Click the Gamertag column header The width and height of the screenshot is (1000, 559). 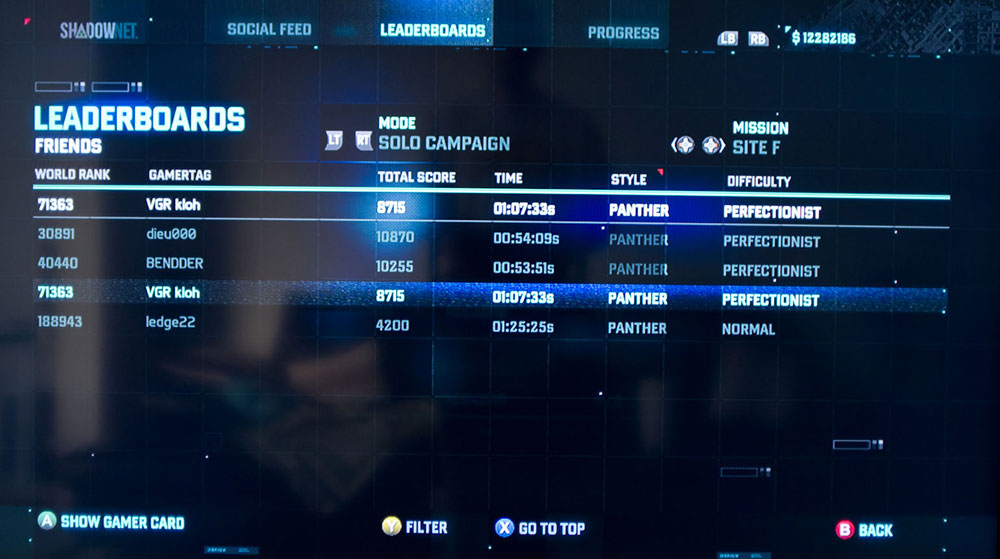[180, 176]
